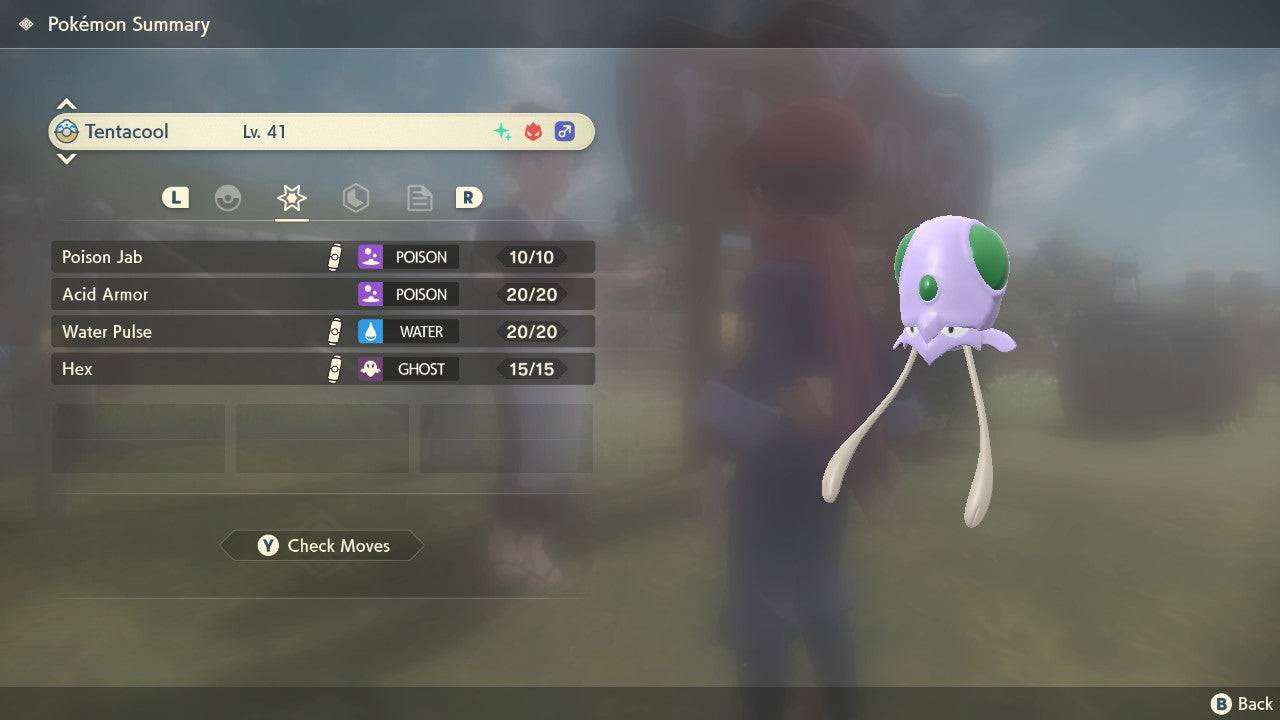Viewport: 1280px width, 720px height.
Task: Show next Pokémon with the down arrow
Action: (66, 159)
